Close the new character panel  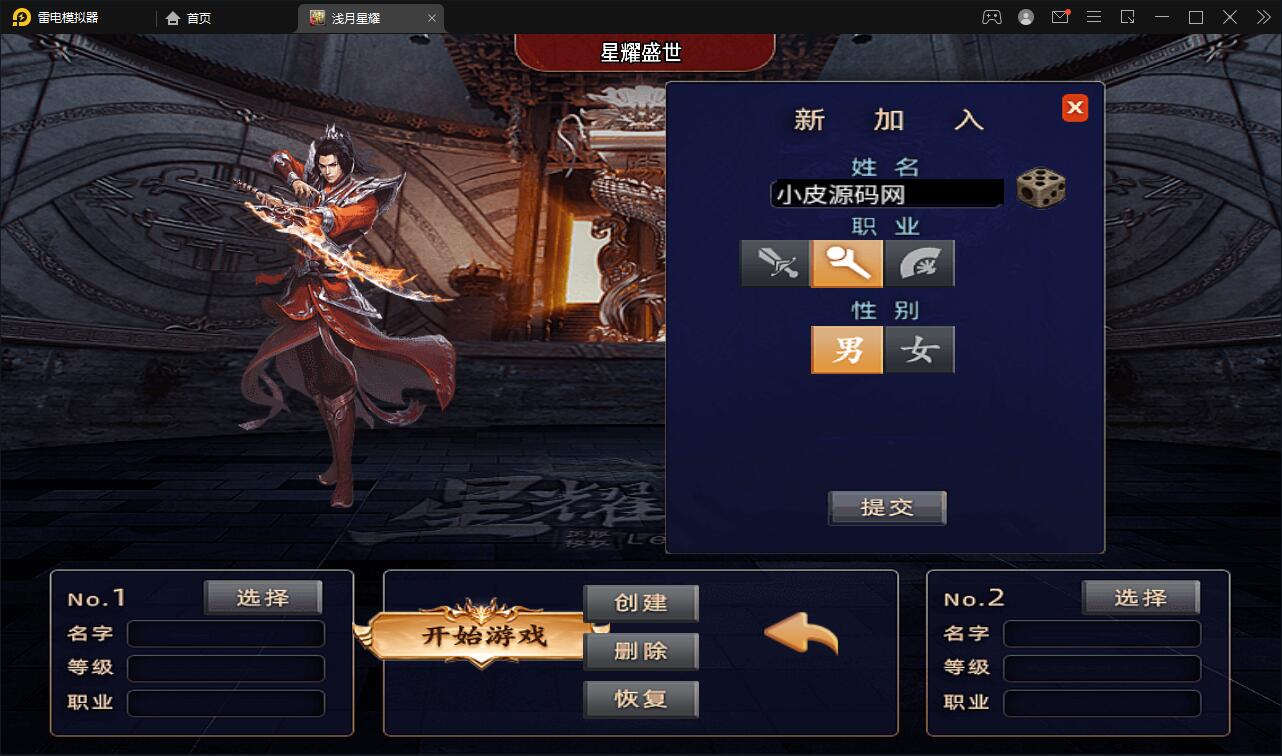1075,108
